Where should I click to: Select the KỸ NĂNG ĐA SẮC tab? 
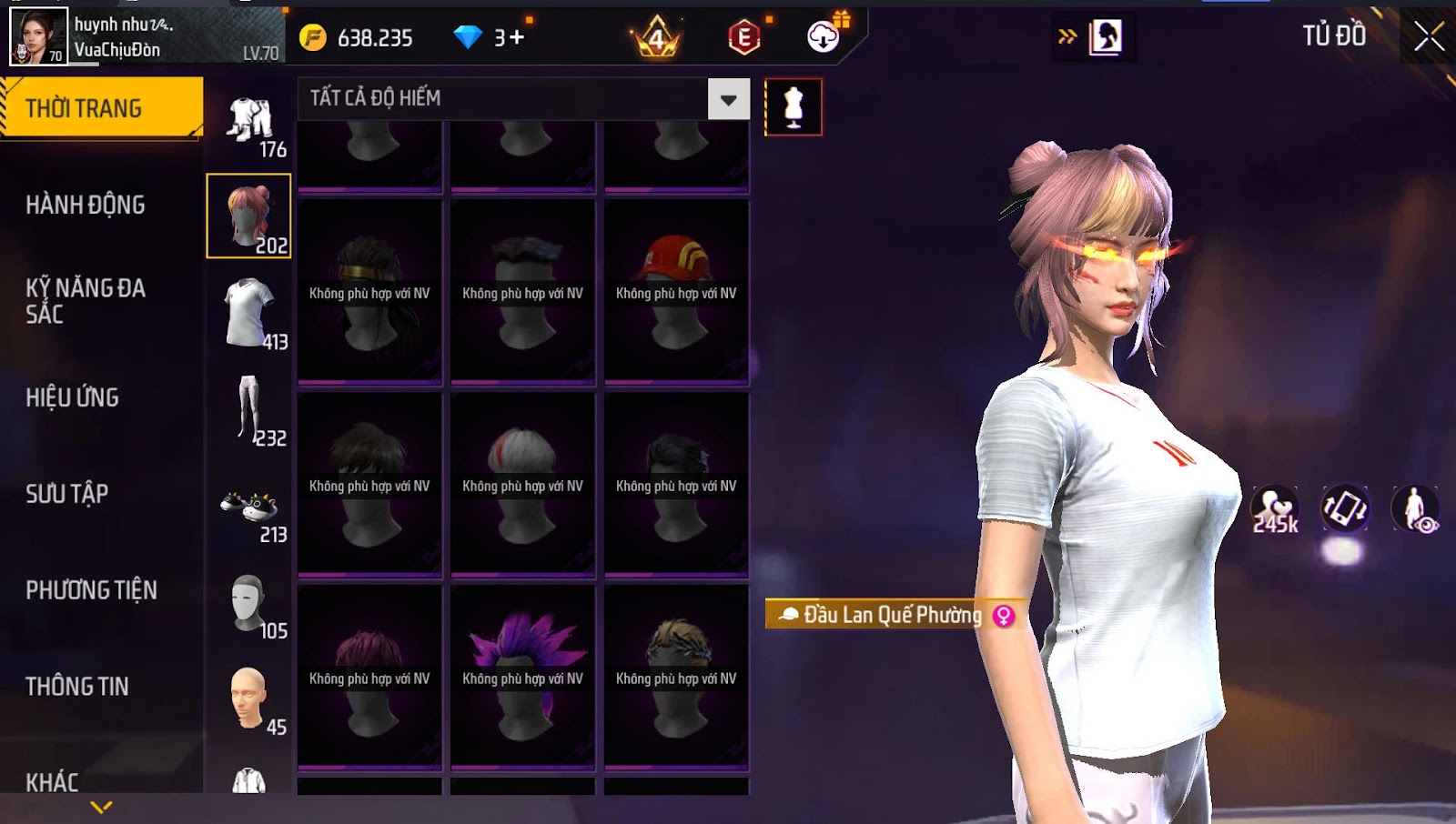coord(86,301)
